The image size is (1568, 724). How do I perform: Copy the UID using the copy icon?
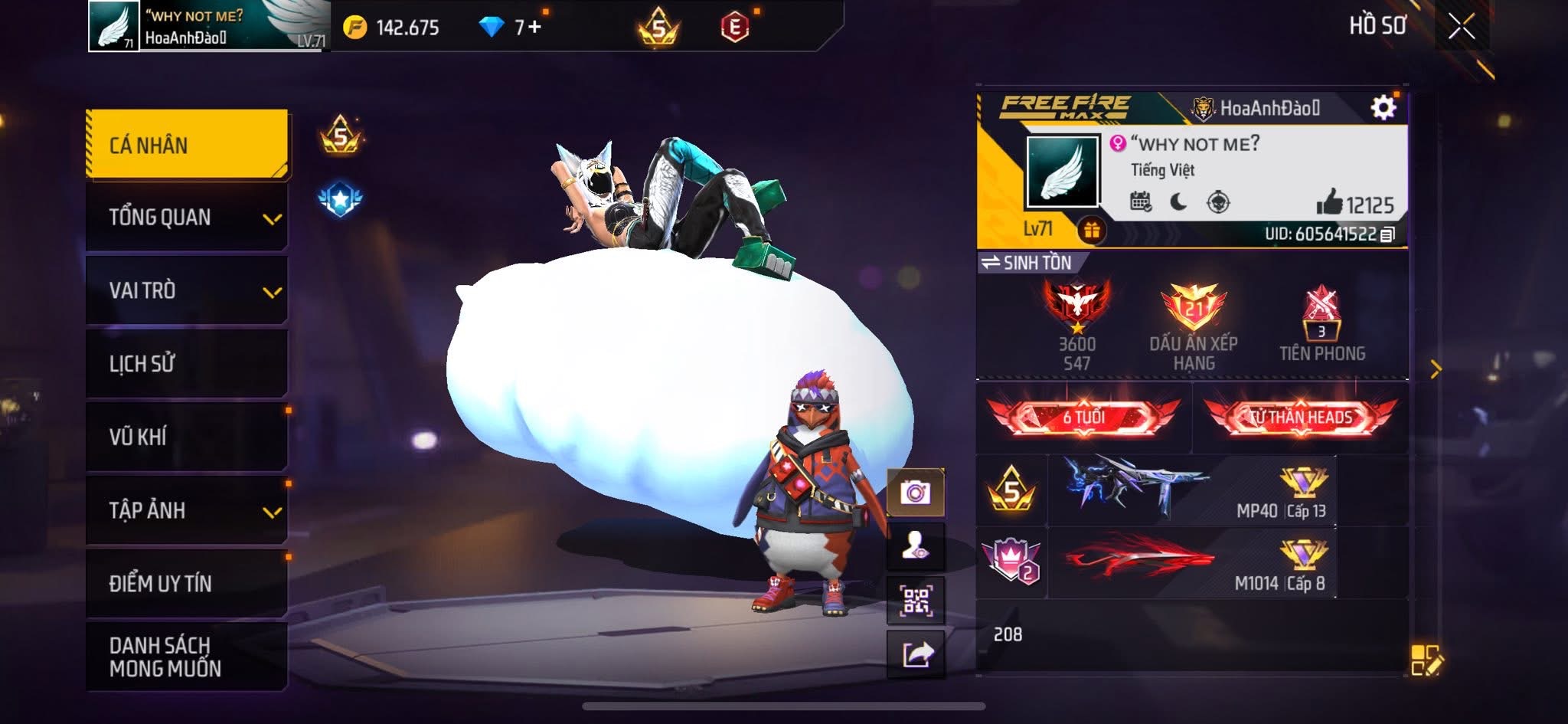(1387, 234)
